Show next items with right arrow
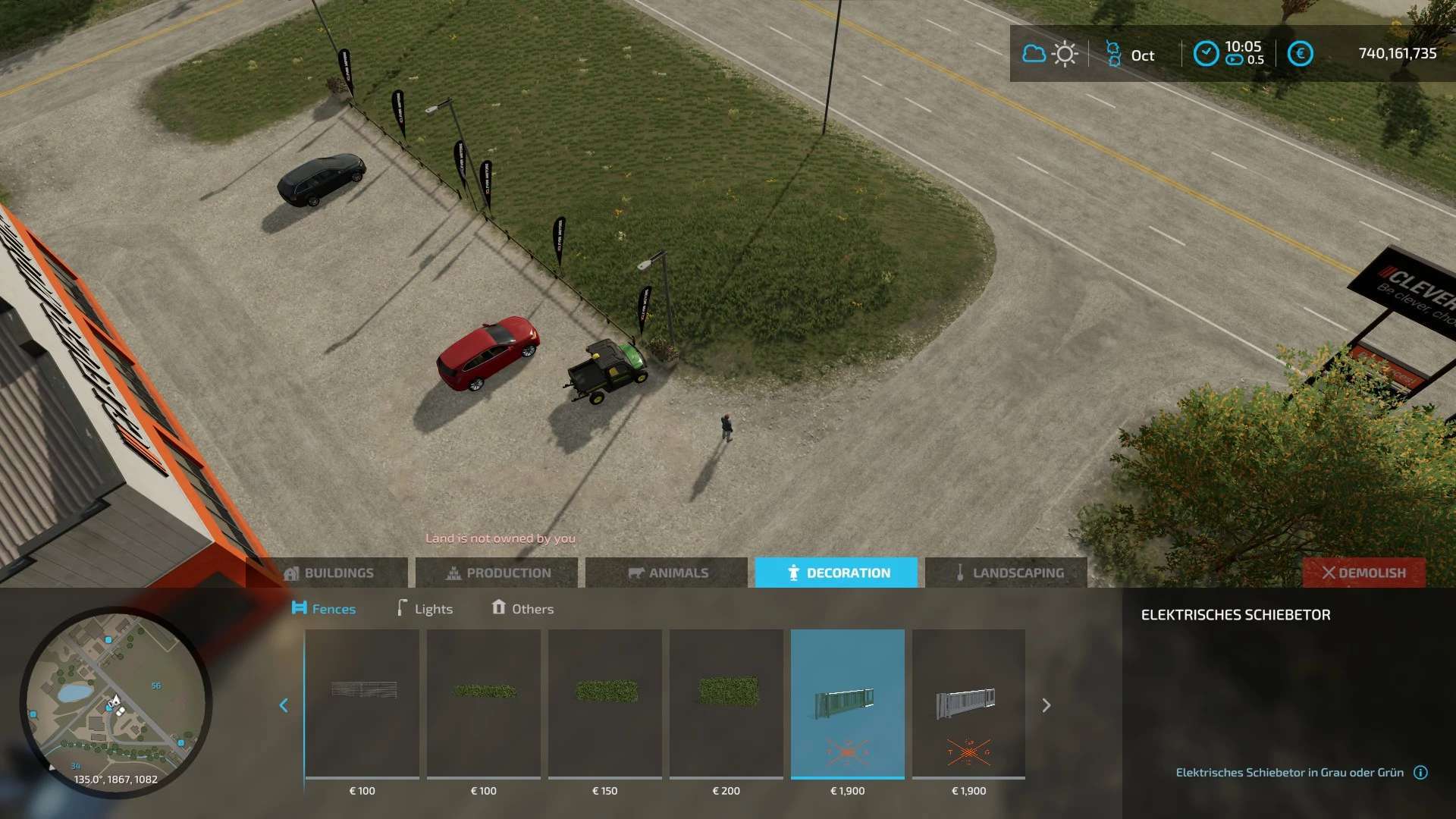The width and height of the screenshot is (1456, 819). click(x=1046, y=705)
